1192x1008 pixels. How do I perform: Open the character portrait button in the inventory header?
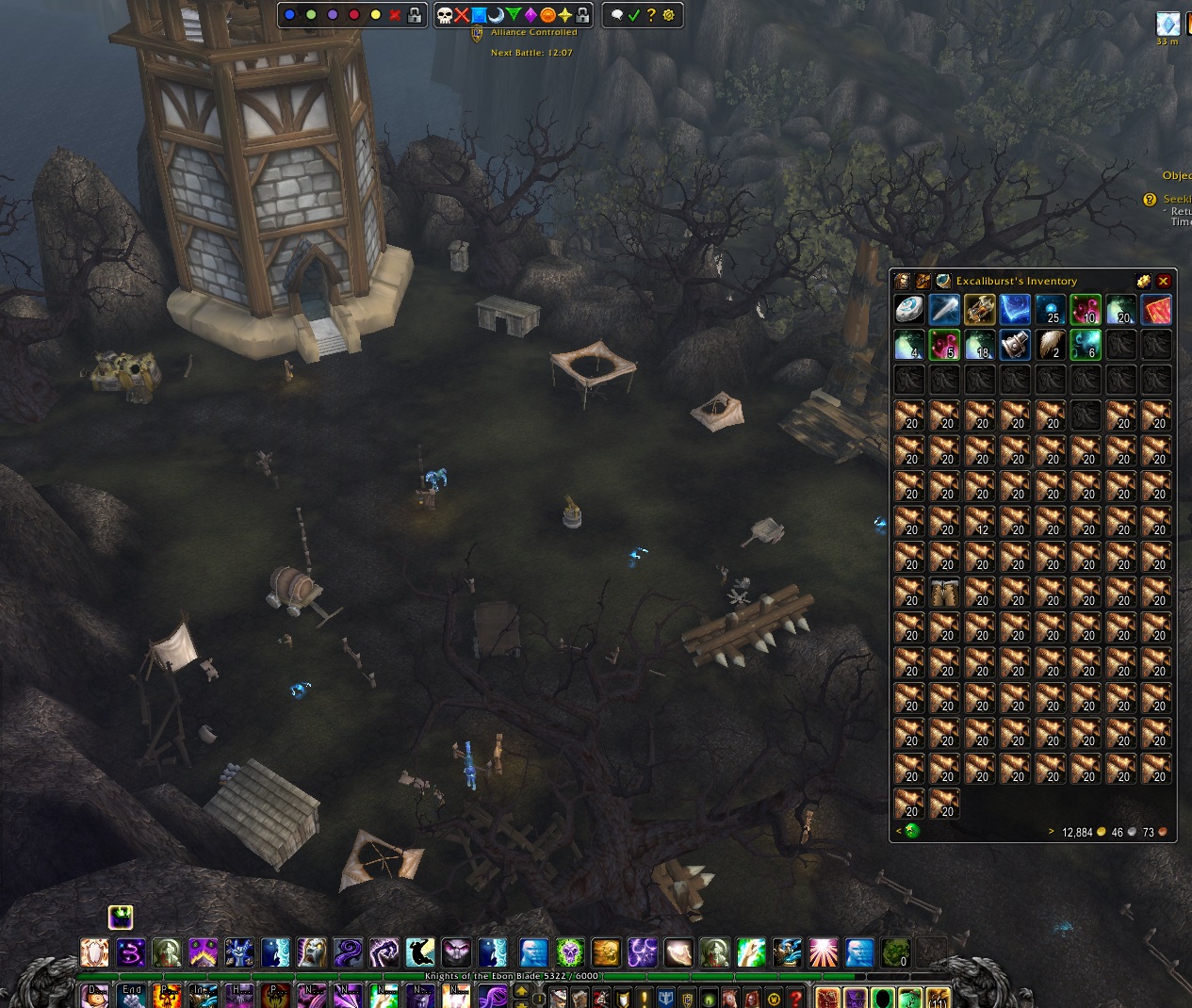click(903, 281)
